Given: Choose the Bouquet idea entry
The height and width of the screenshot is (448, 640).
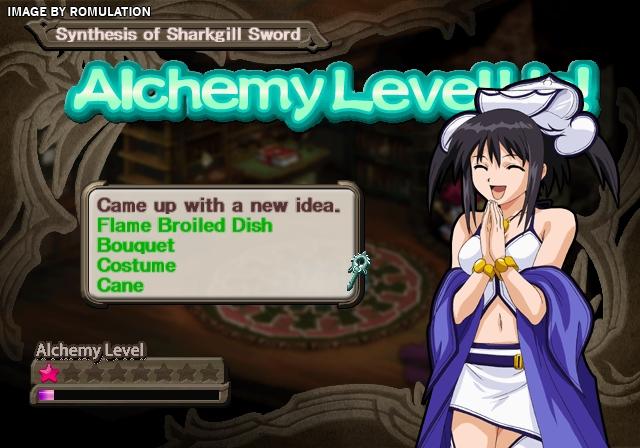Looking at the screenshot, I should [136, 245].
